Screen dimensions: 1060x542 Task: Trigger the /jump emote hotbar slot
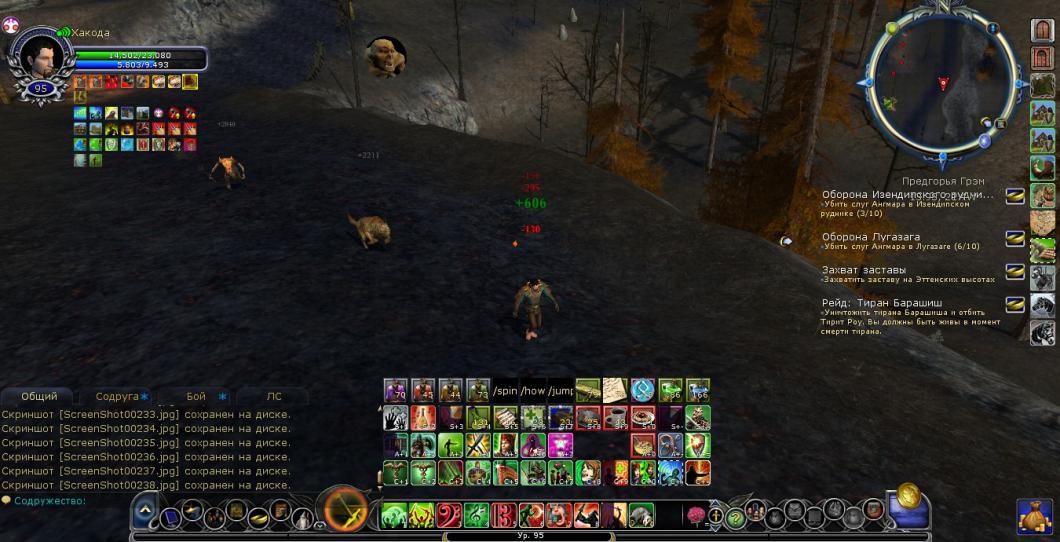[561, 390]
